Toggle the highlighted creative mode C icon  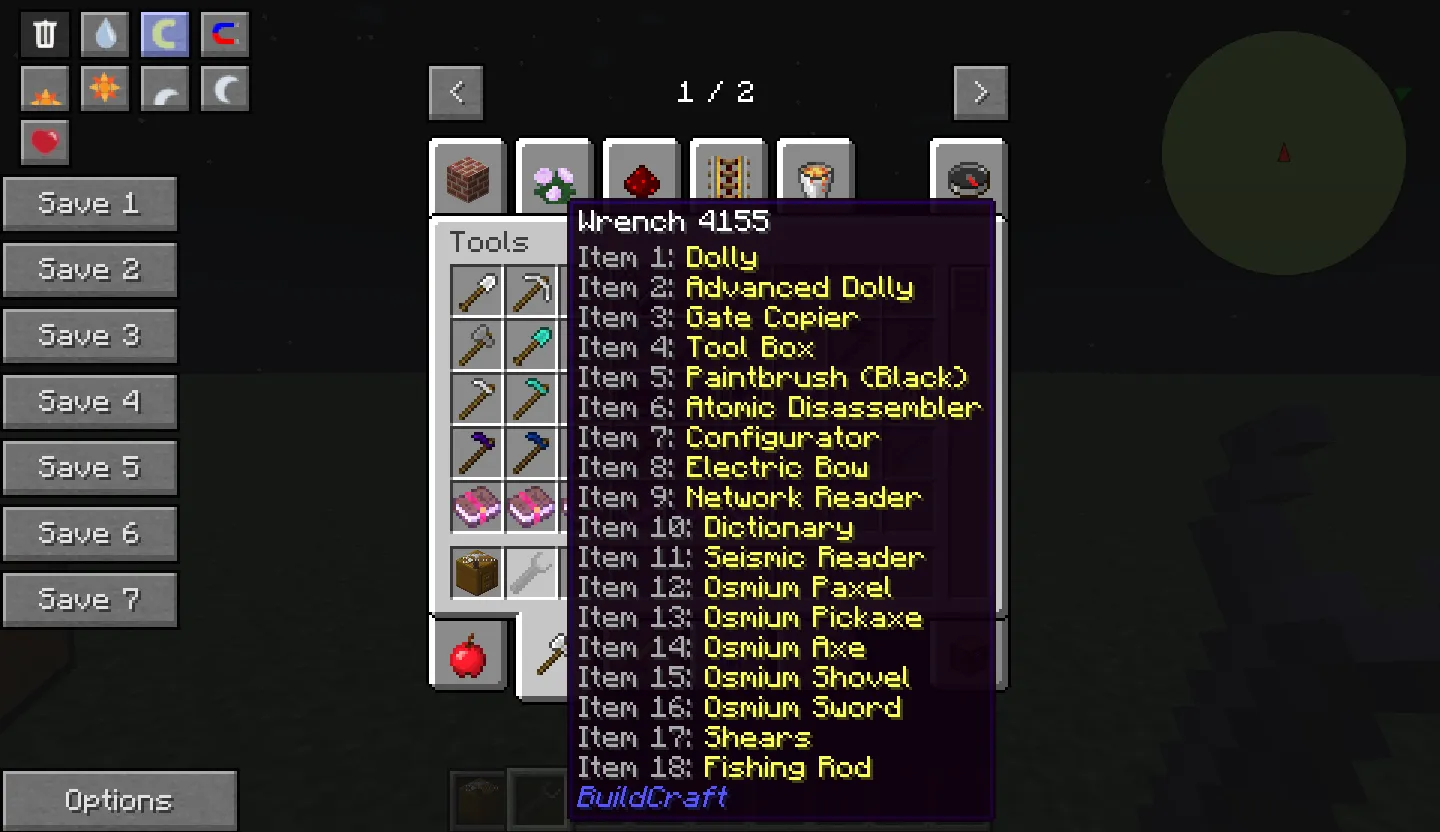click(x=164, y=33)
